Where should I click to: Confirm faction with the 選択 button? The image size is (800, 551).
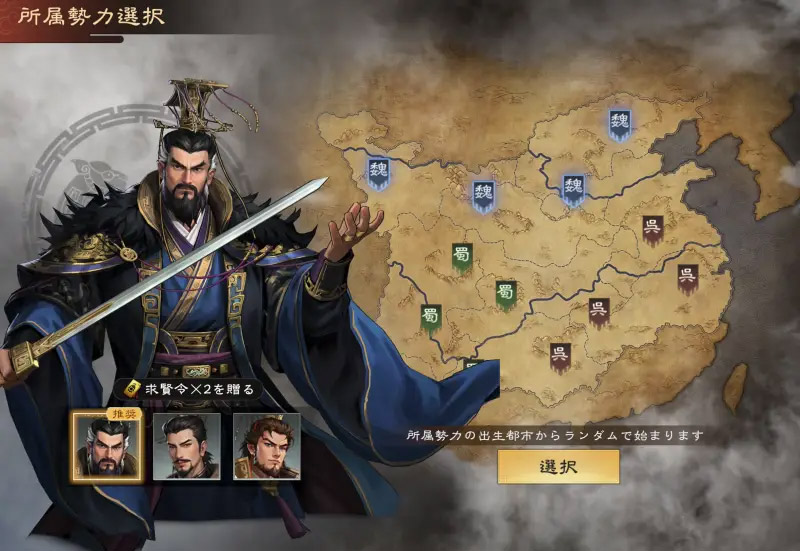click(558, 466)
